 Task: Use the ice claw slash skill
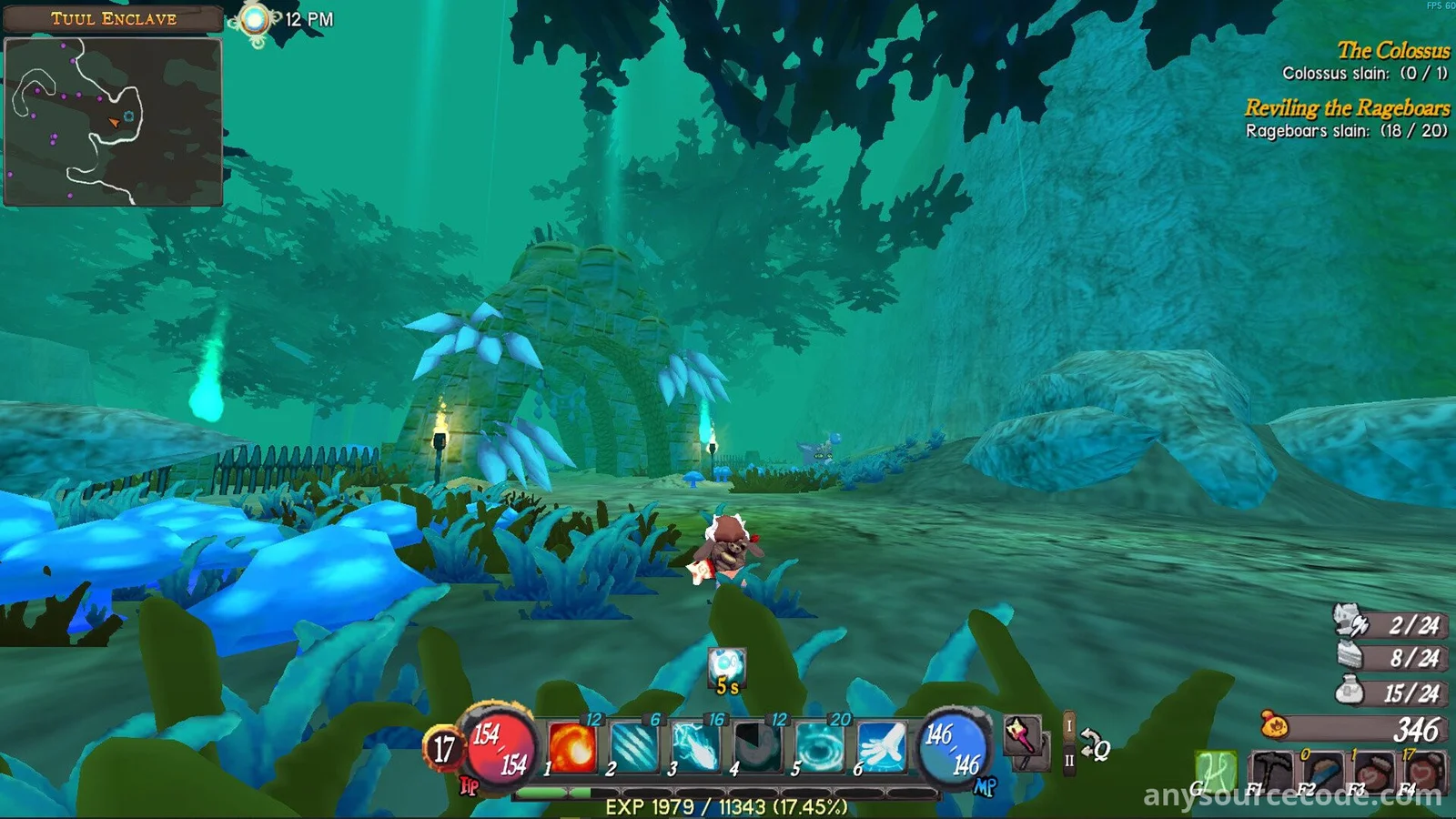[634, 746]
